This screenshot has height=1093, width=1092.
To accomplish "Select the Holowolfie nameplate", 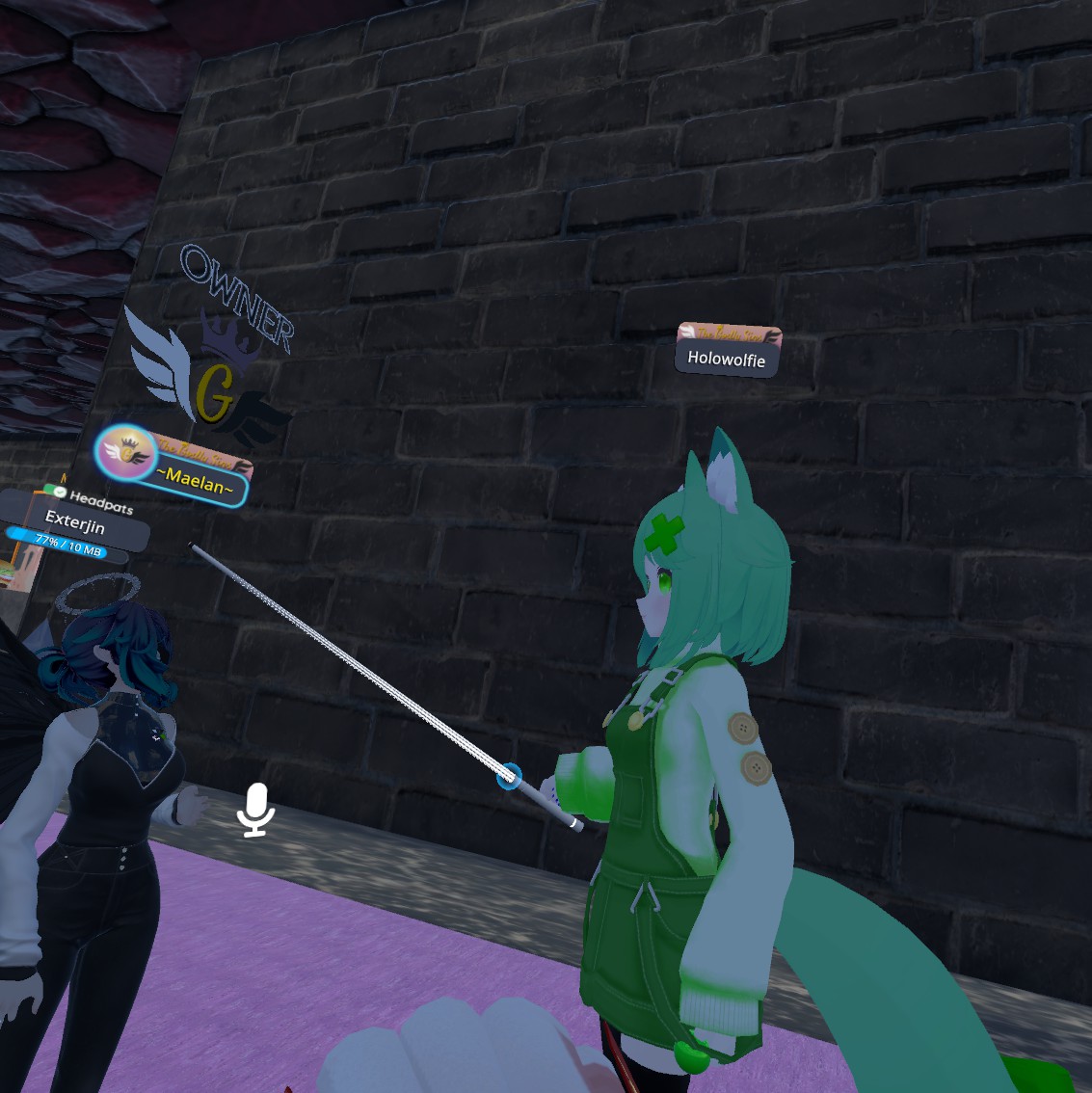I will pyautogui.click(x=727, y=360).
